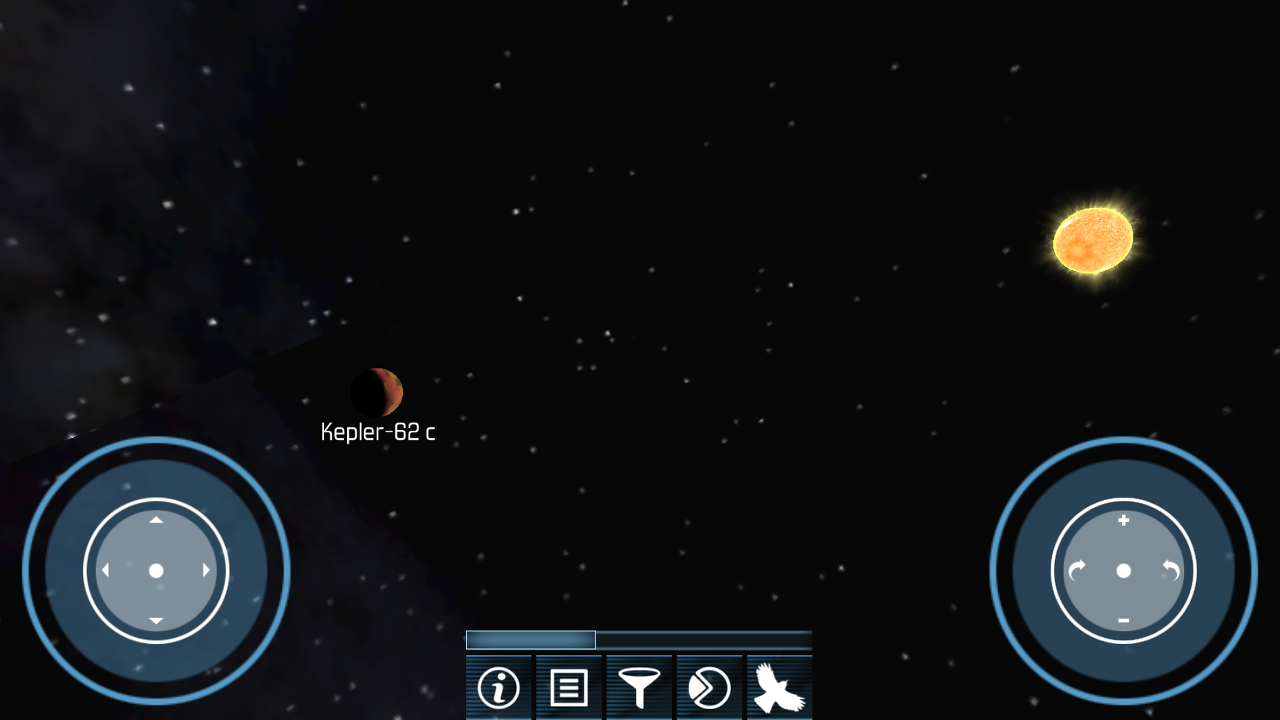Tap the plus zoom icon

click(1124, 521)
